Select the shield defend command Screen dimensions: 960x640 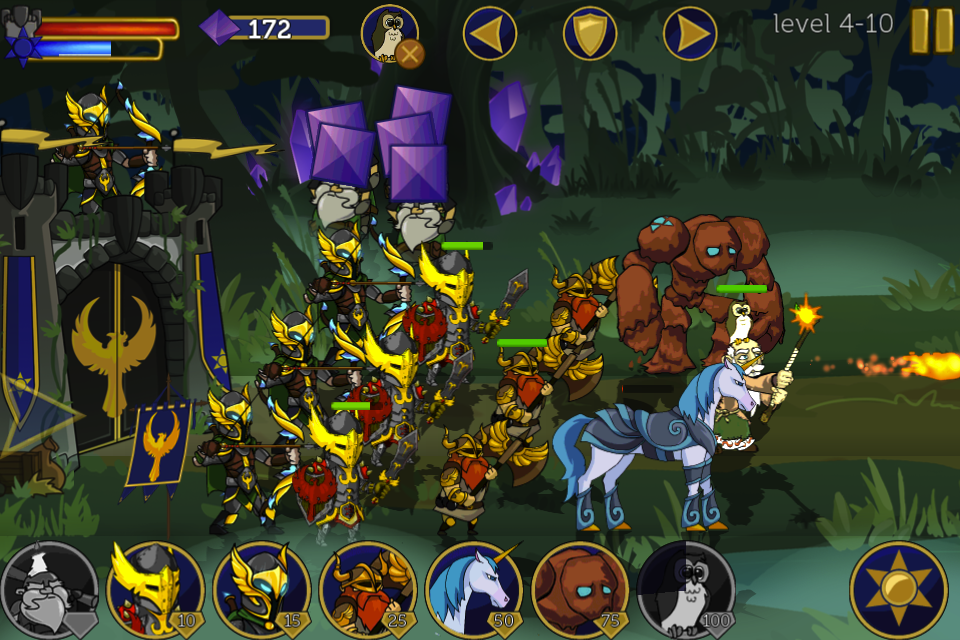click(x=590, y=34)
